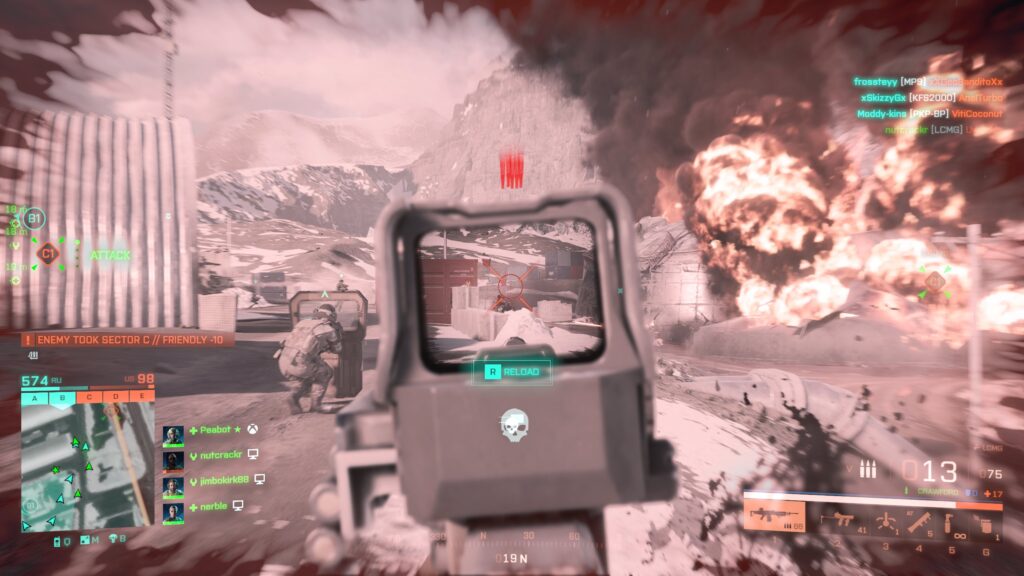Click the B1 objective marker
The height and width of the screenshot is (576, 1024).
point(34,218)
